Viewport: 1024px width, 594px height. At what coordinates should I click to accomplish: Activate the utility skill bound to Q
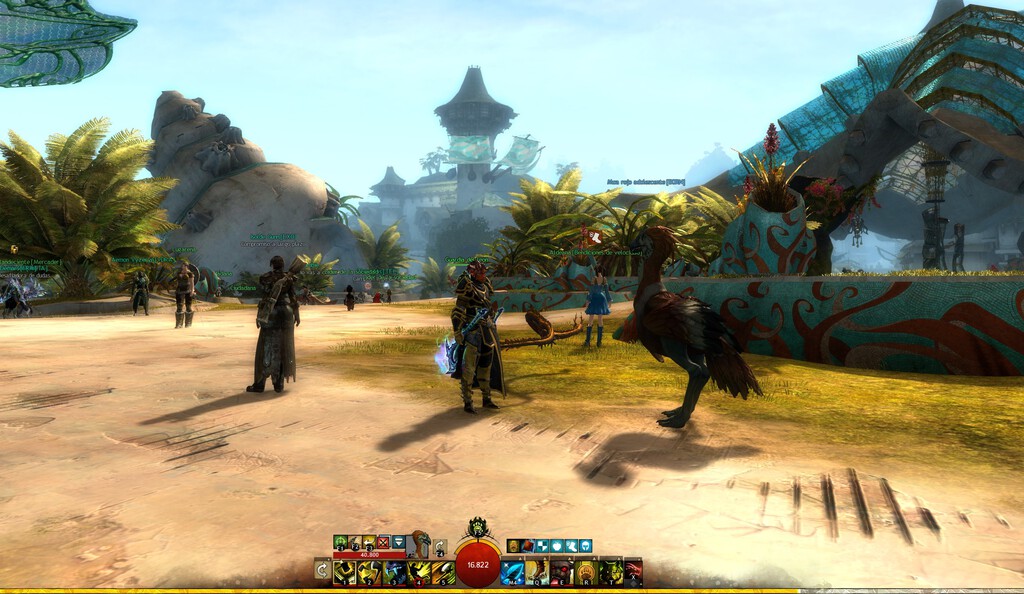537,572
